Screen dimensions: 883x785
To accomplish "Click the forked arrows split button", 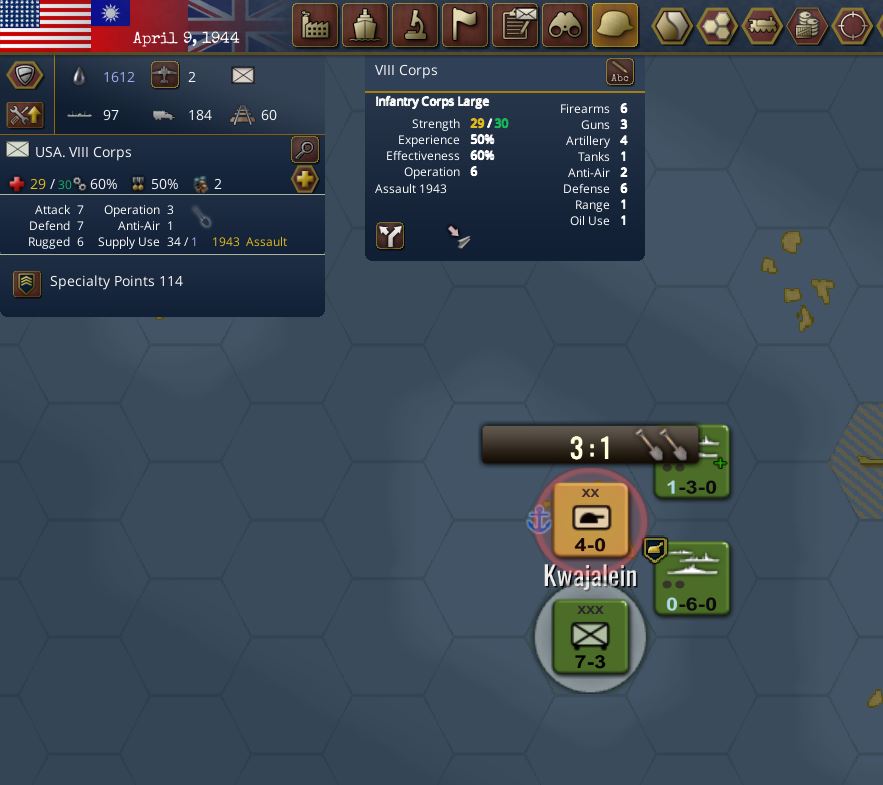I will 390,236.
